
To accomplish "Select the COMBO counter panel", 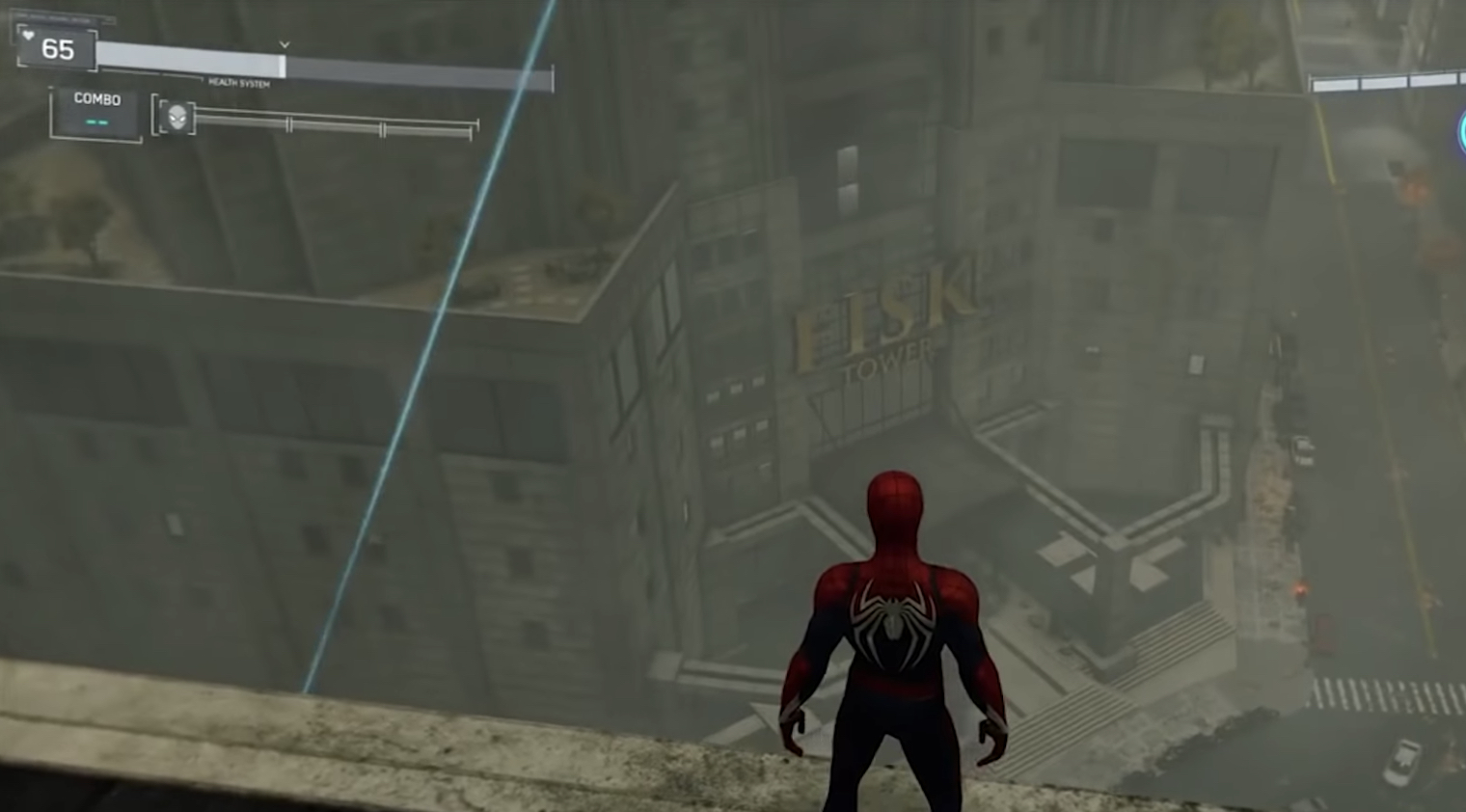I will 96,112.
